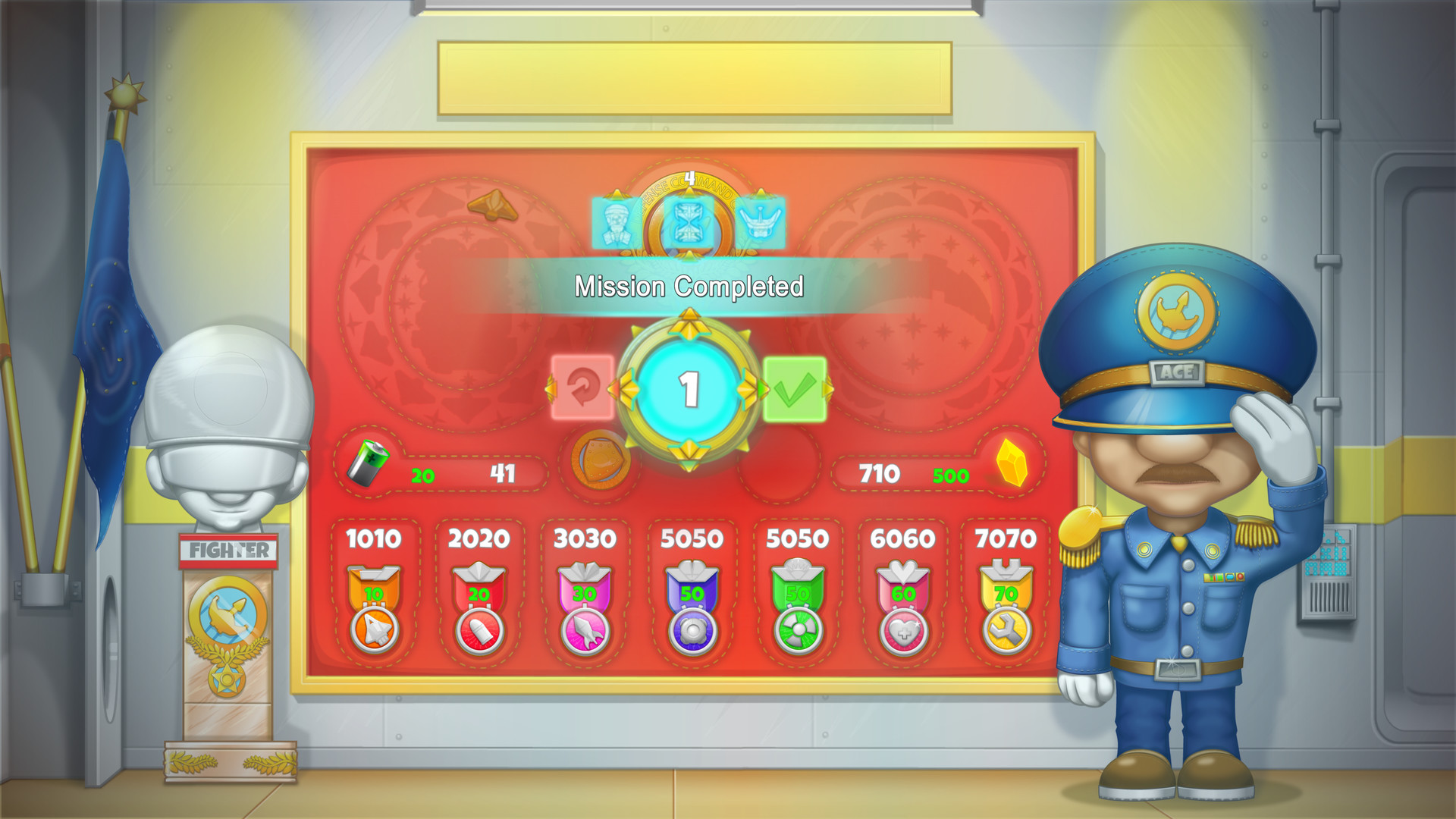Open the gas mask soldier award icon
This screenshot has width=1456, height=819.
(616, 221)
